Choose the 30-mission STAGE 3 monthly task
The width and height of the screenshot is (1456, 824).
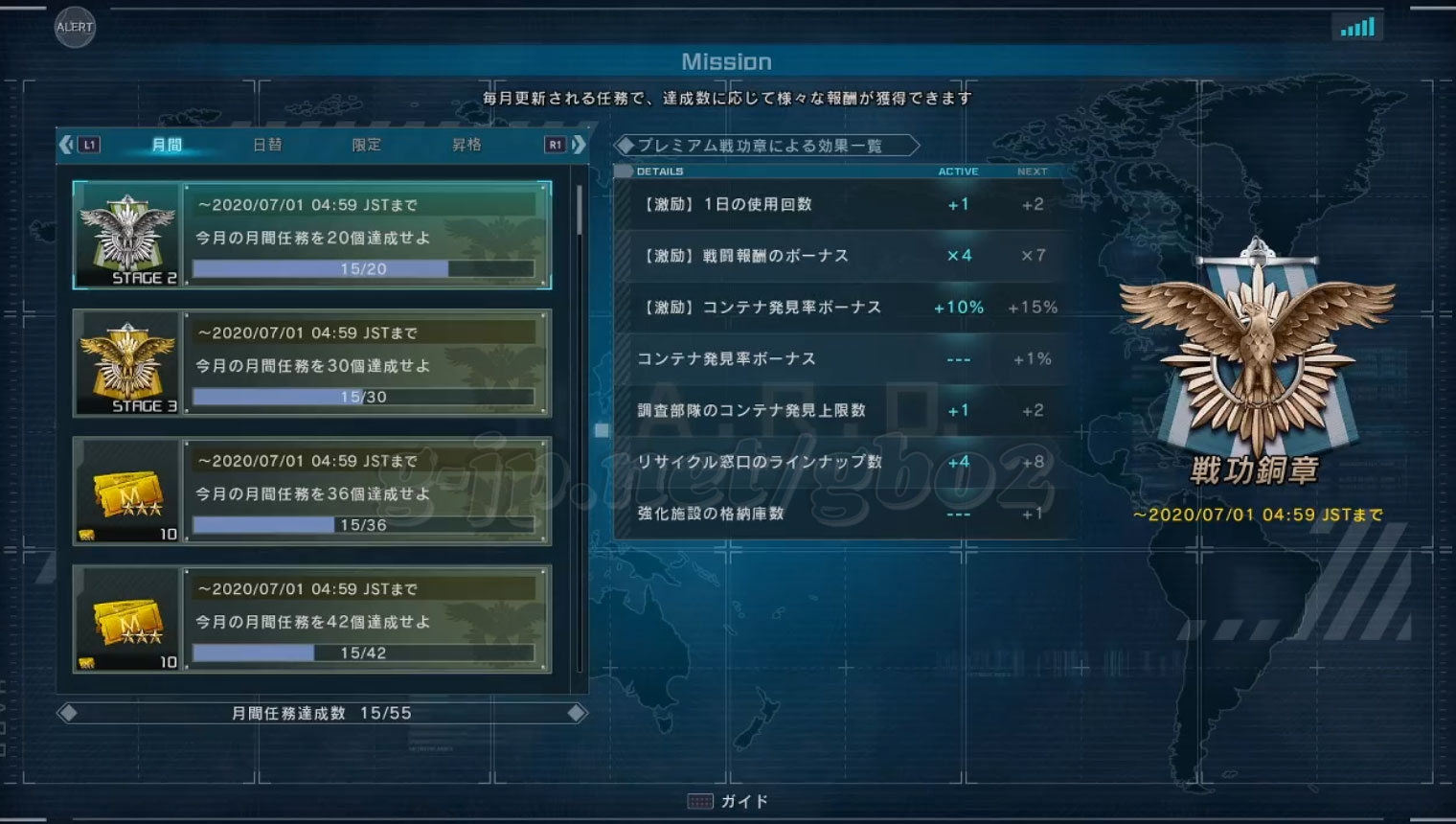click(312, 363)
